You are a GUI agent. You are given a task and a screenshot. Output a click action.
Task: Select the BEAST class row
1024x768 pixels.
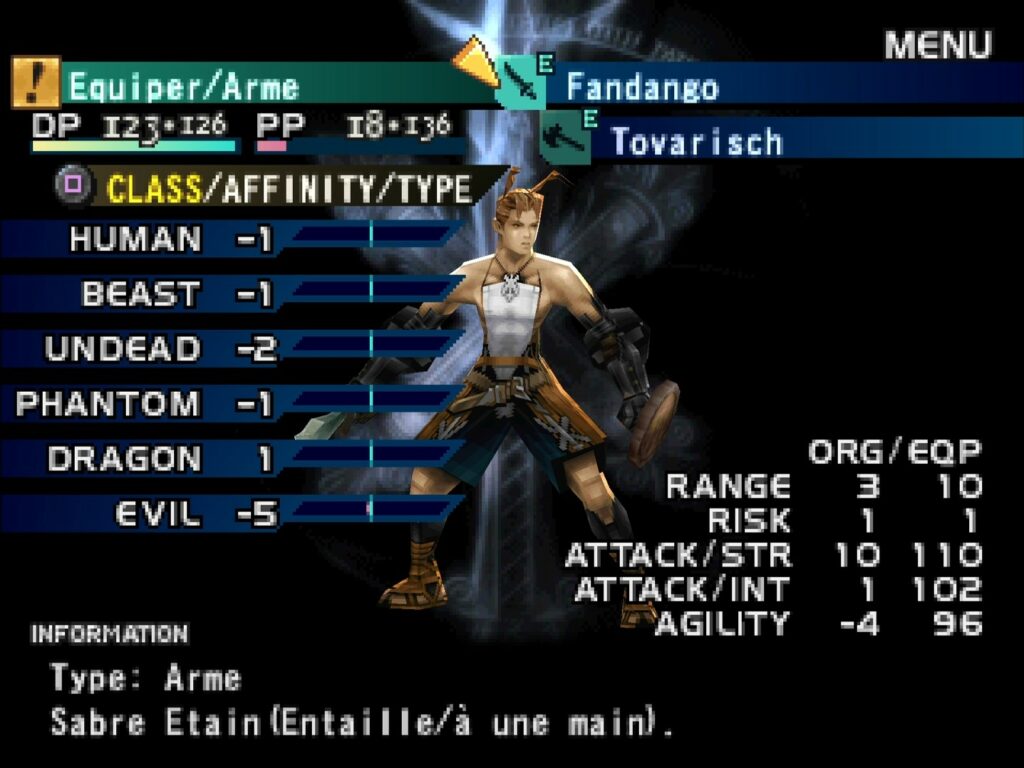click(141, 294)
